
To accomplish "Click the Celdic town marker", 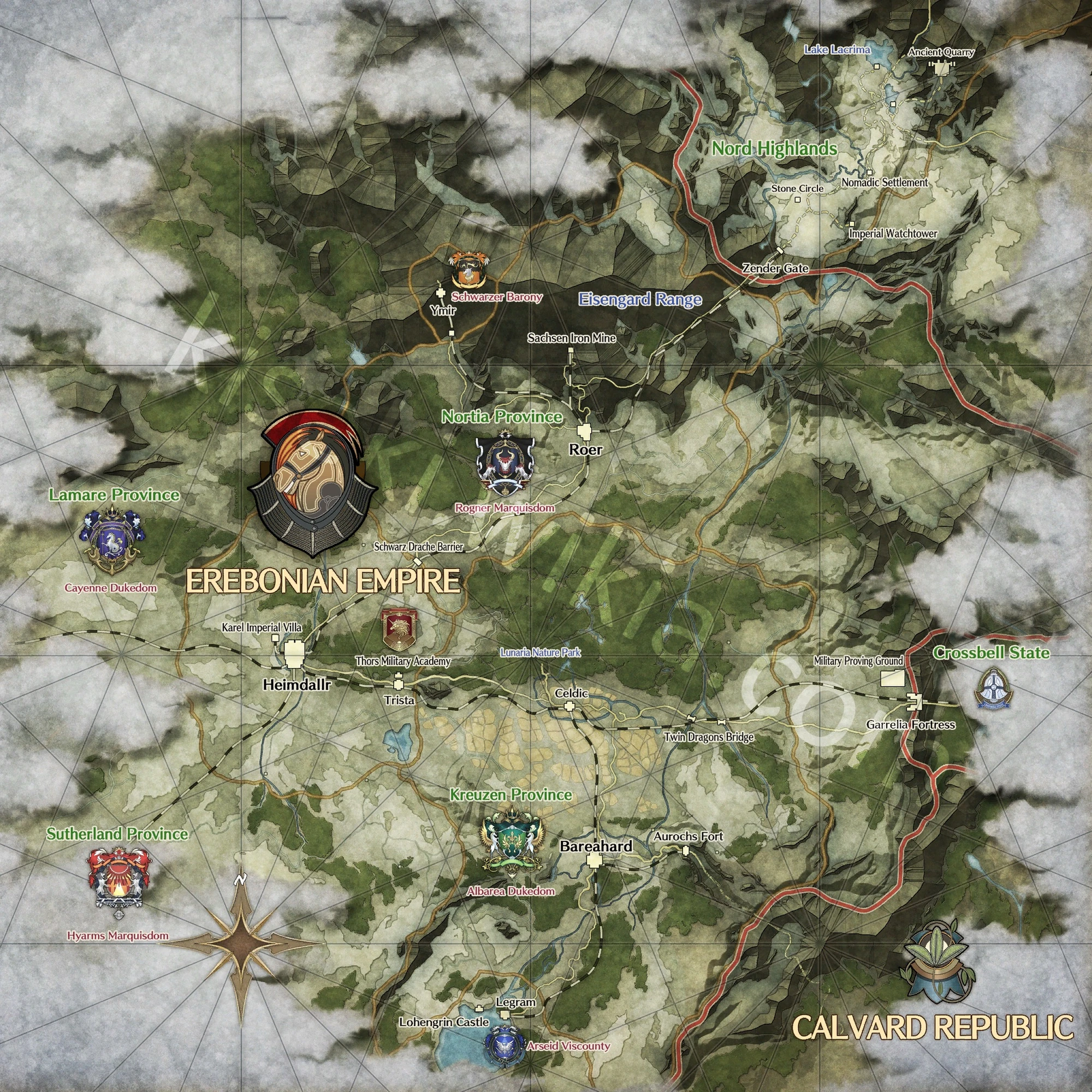I will pyautogui.click(x=571, y=706).
